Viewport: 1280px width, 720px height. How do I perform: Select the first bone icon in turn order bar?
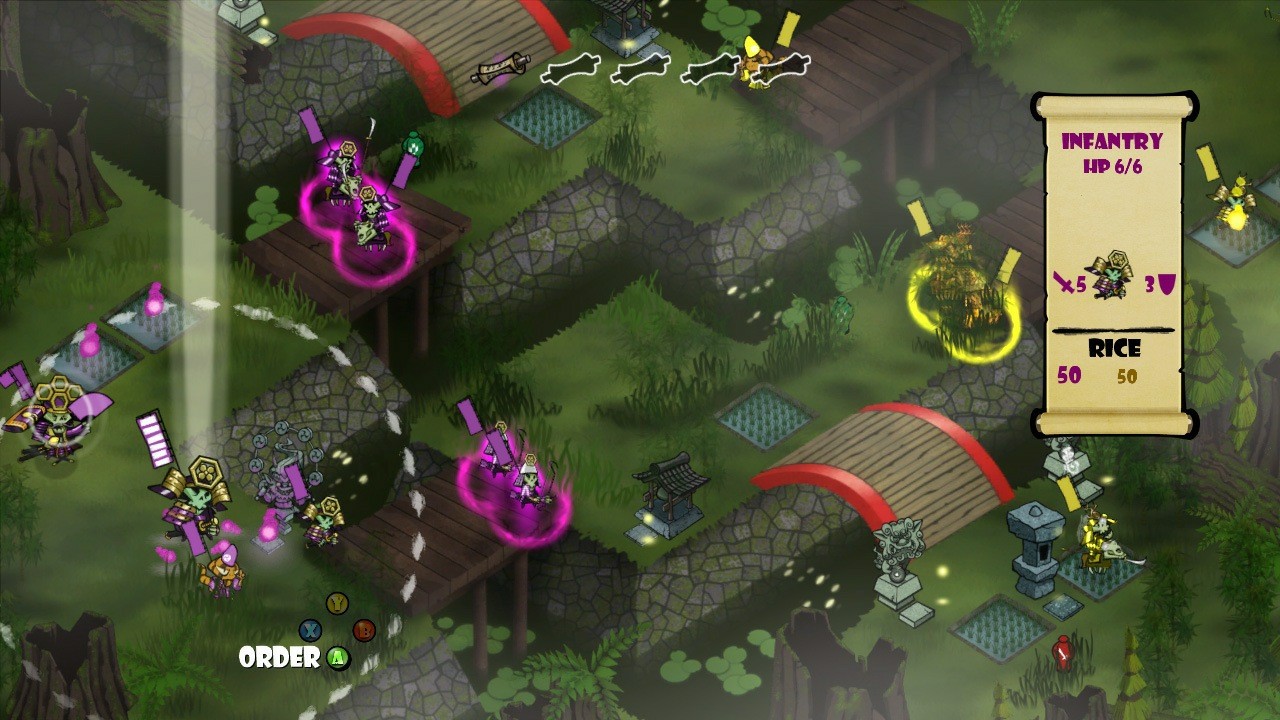coord(572,67)
